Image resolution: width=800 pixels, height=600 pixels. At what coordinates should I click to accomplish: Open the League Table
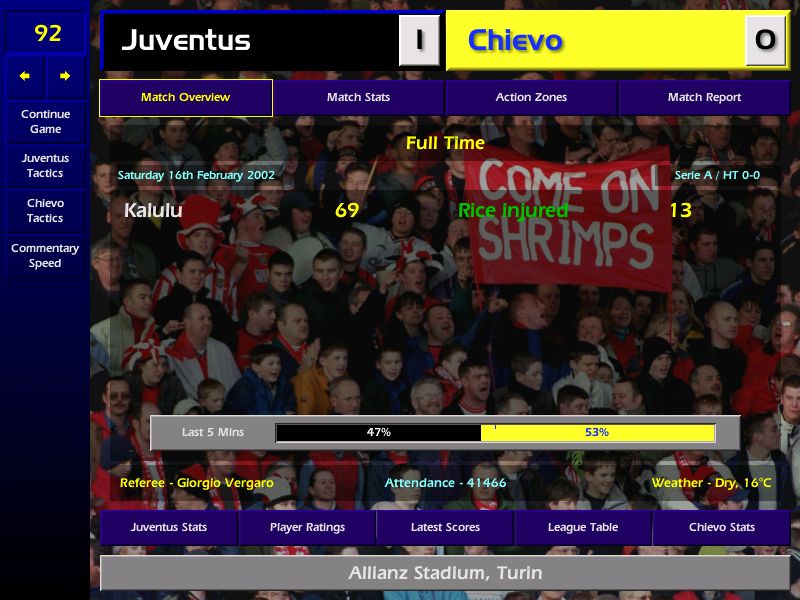[583, 527]
